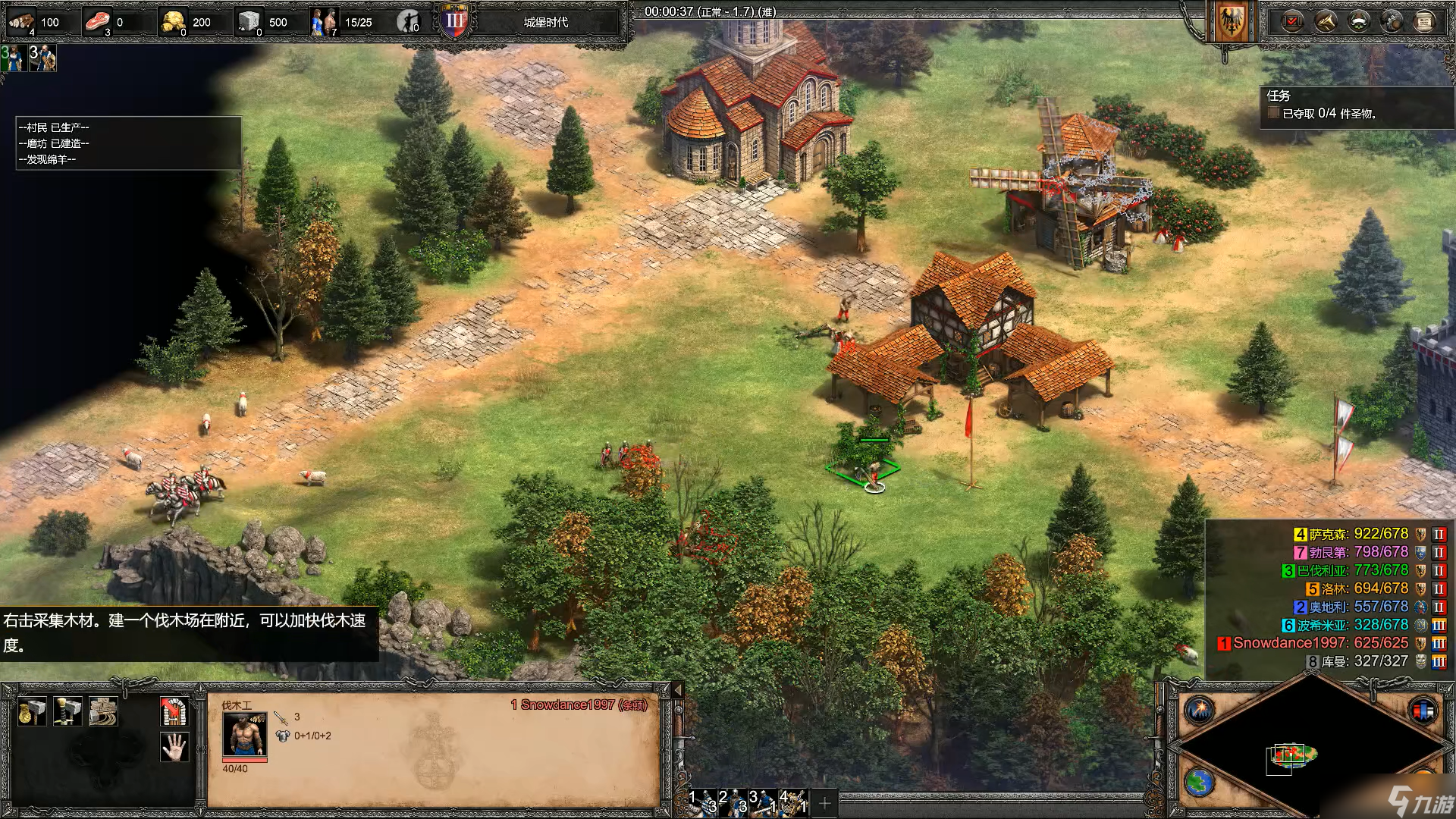The height and width of the screenshot is (819, 1456).
Task: Select control group 1
Action: [701, 802]
